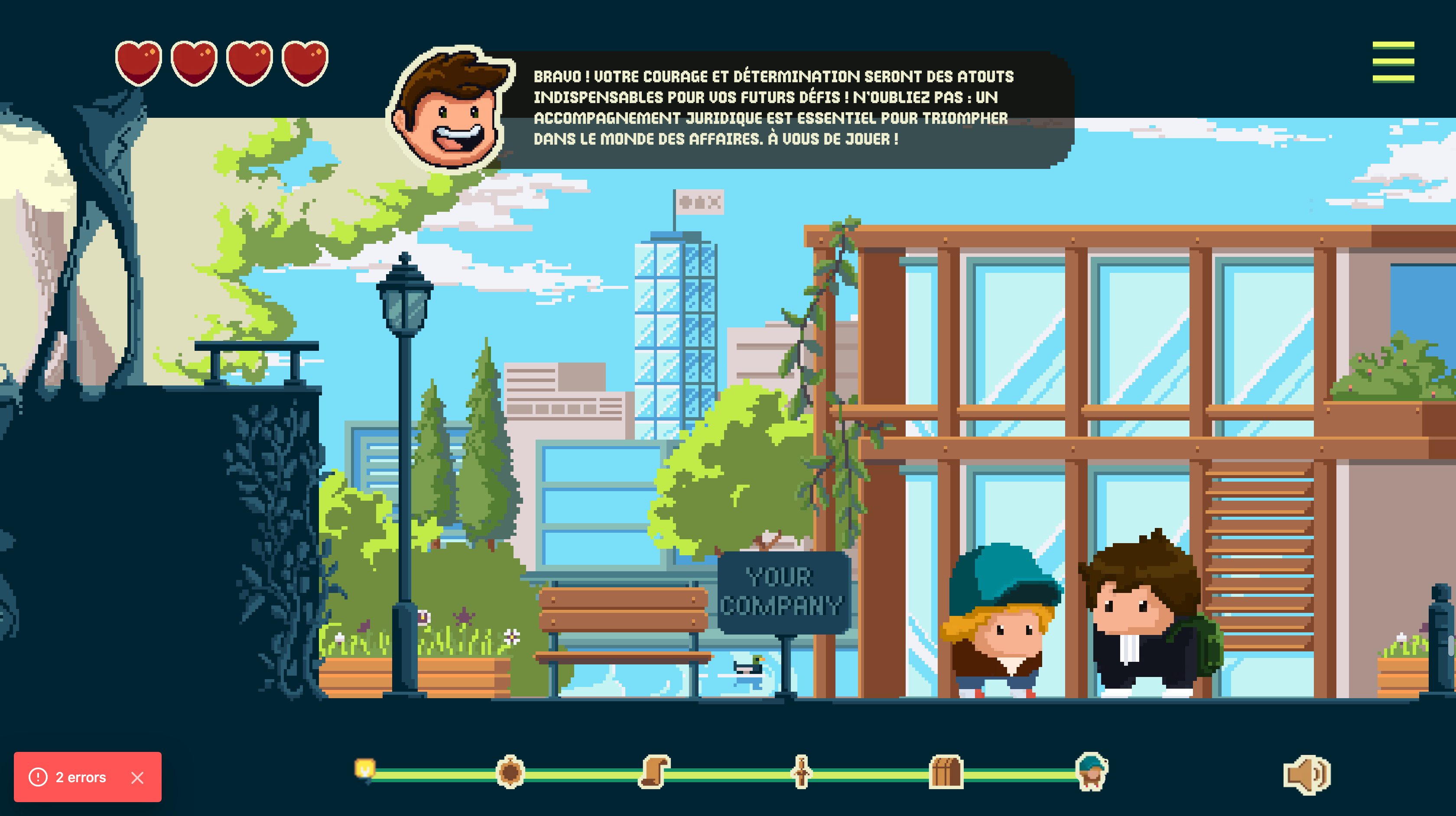The height and width of the screenshot is (816, 1456).
Task: Open the hamburger menu
Action: [x=1393, y=62]
